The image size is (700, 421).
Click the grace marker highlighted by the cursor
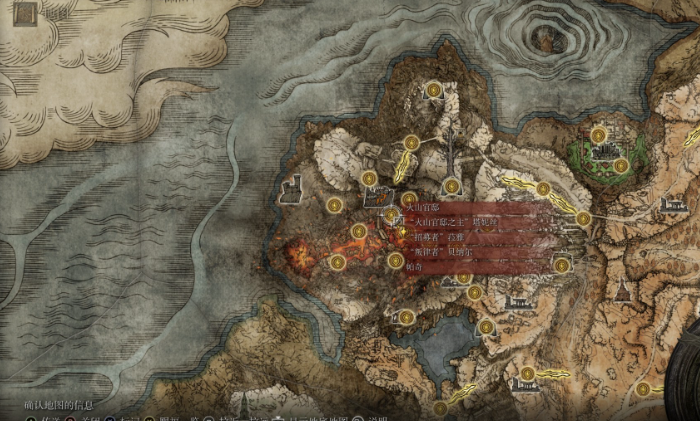[391, 214]
